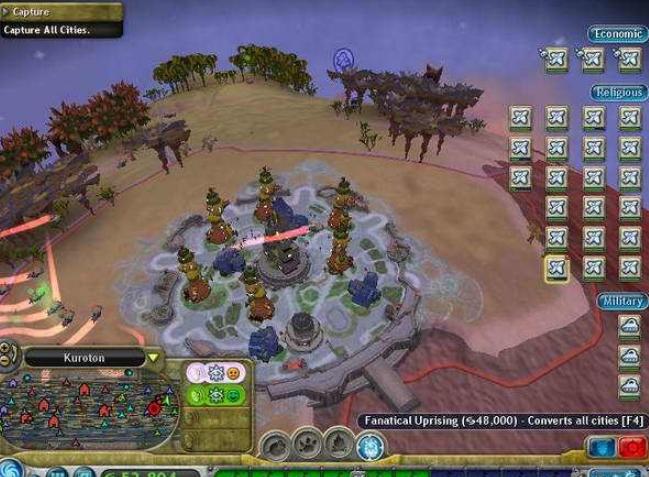649x477 pixels.
Task: Click the blue stance button
Action: click(602, 449)
